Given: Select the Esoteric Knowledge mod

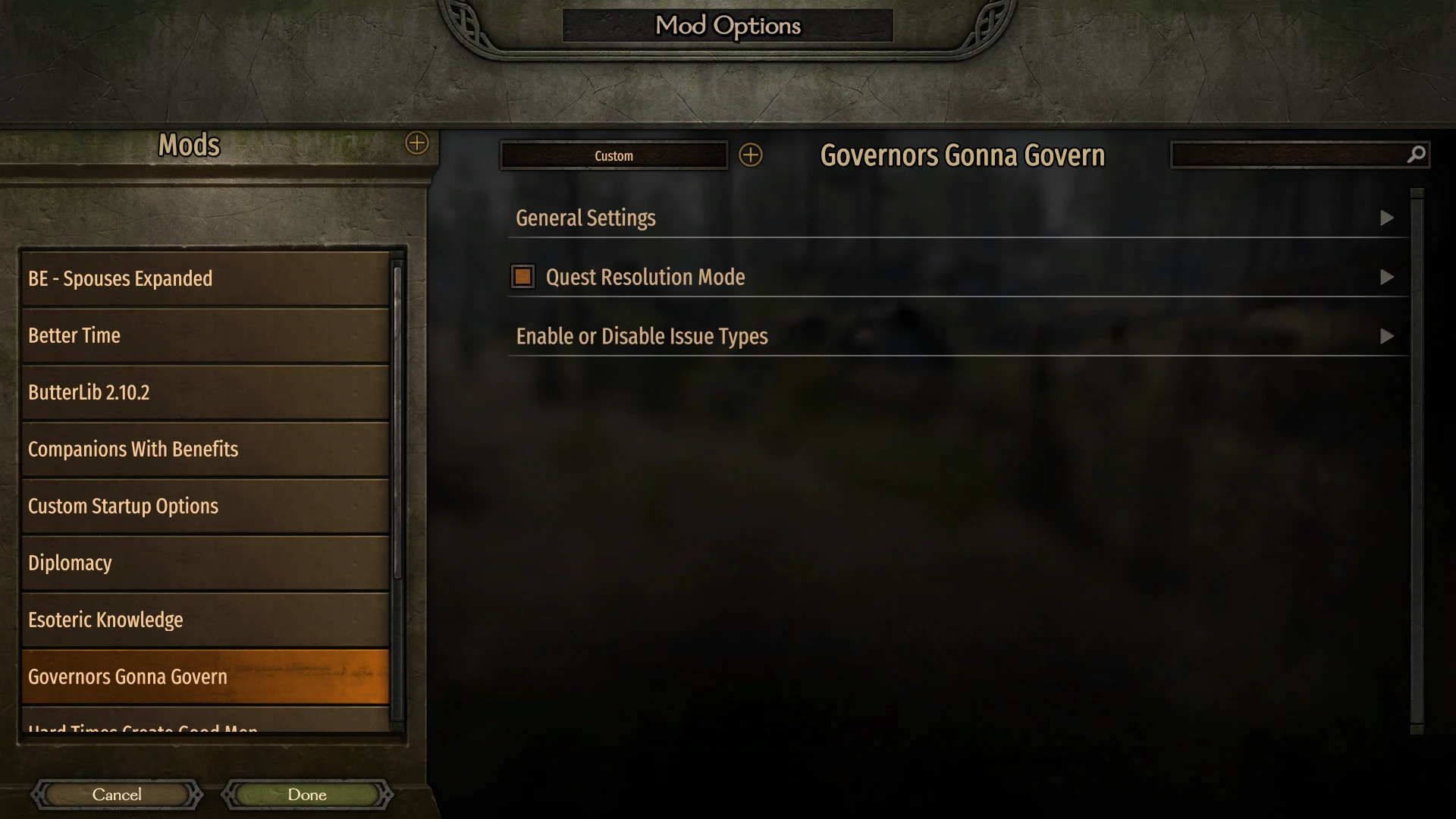Looking at the screenshot, I should pos(205,620).
